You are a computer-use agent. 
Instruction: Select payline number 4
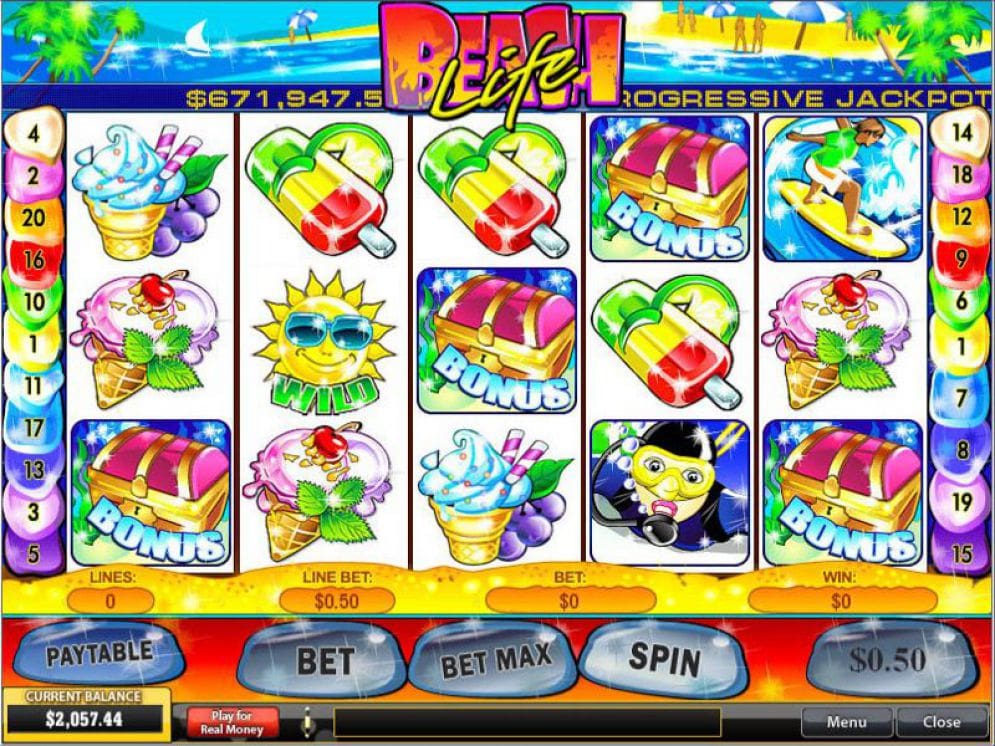[x=33, y=131]
